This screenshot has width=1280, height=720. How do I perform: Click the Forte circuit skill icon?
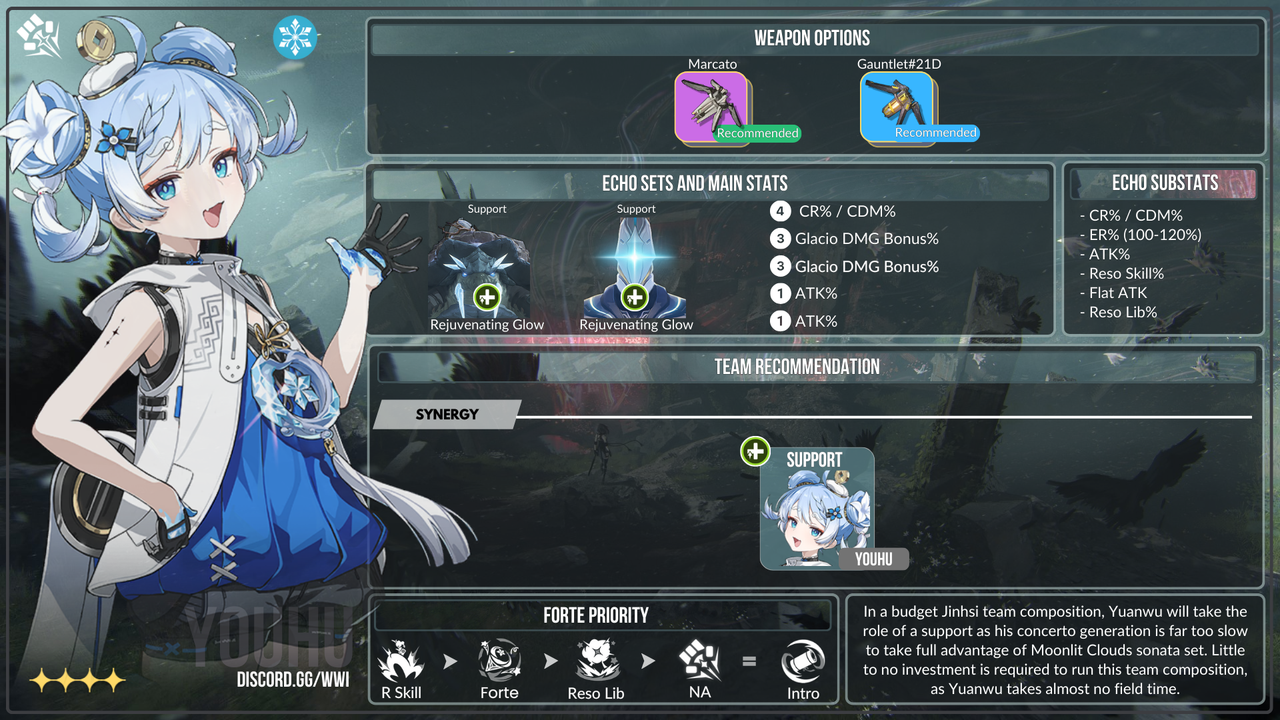[499, 661]
